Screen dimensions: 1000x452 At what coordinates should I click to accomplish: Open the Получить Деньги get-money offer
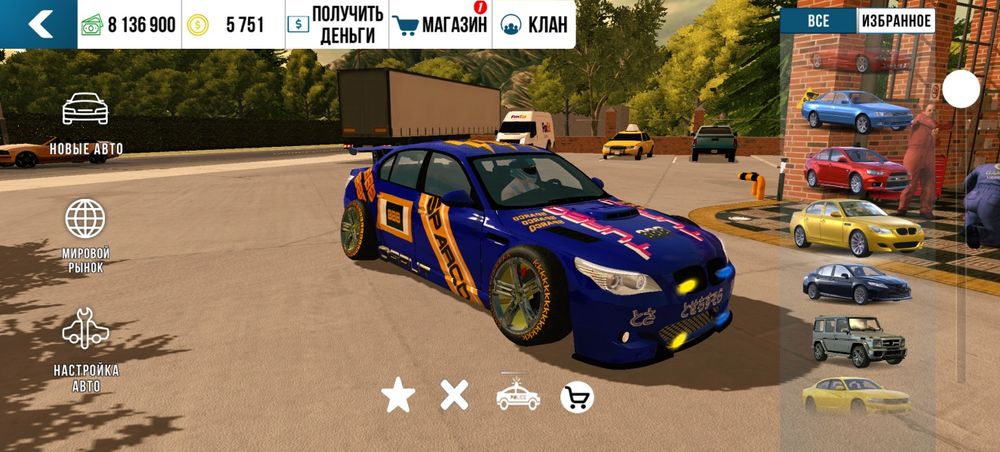(335, 25)
